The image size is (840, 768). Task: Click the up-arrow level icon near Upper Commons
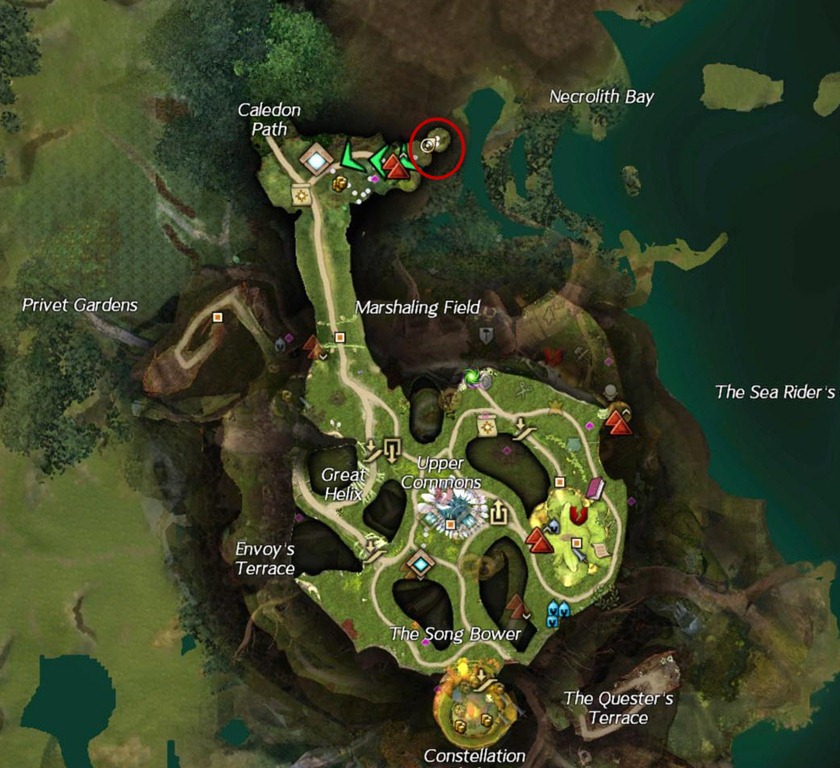[x=498, y=514]
